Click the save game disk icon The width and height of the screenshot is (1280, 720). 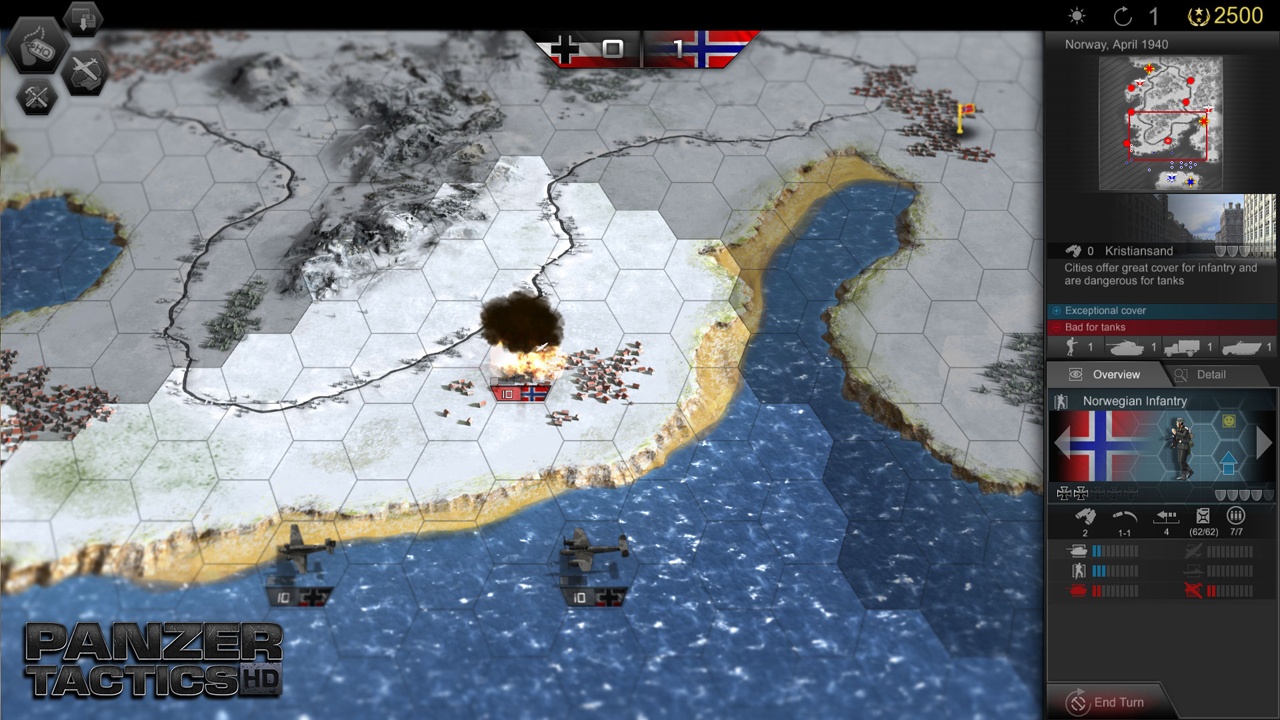click(84, 17)
